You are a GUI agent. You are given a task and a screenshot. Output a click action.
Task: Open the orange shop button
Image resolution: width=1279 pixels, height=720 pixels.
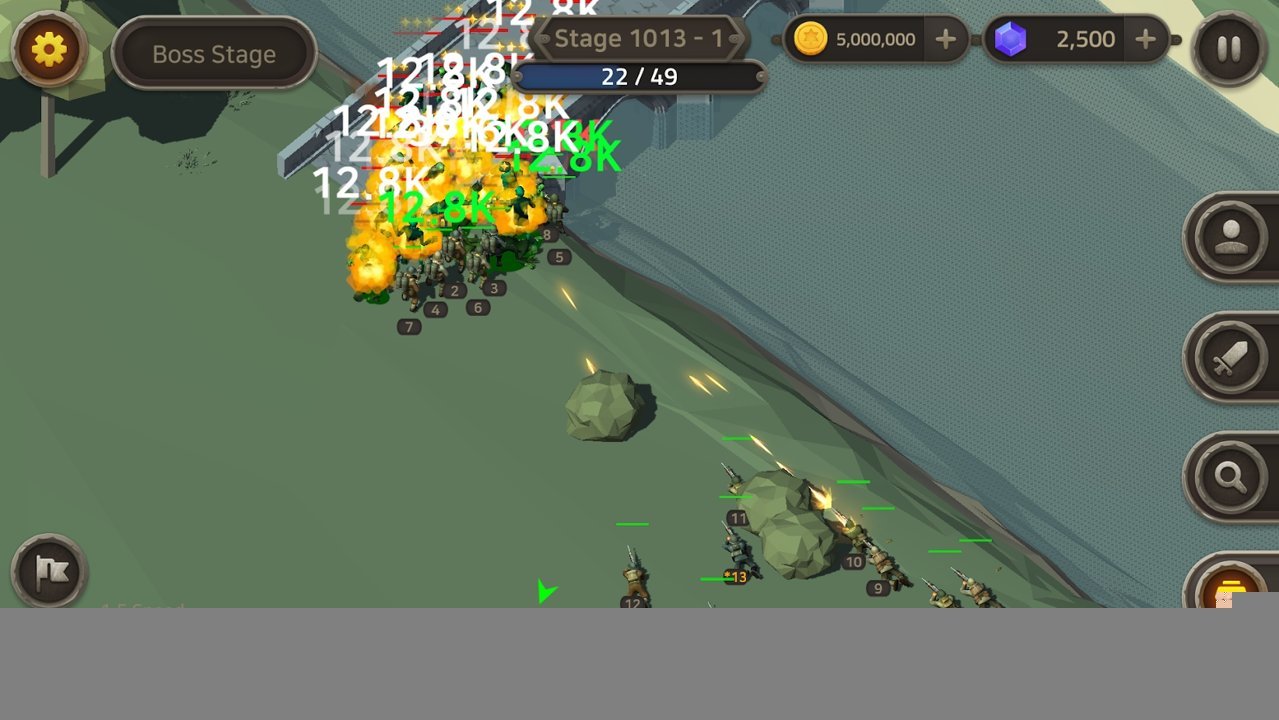(1227, 585)
